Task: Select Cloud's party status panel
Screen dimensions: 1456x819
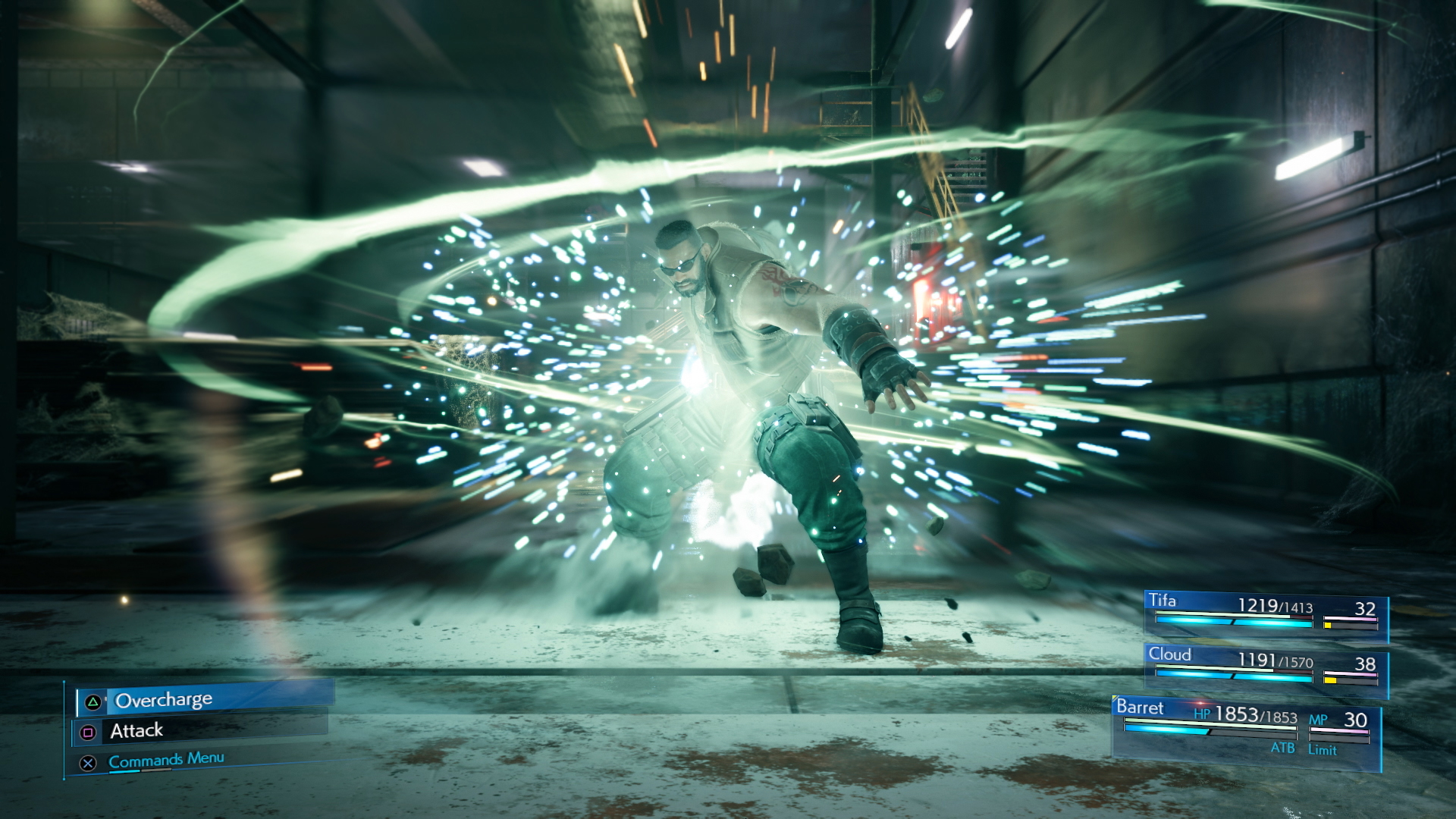Action: 1266,665
